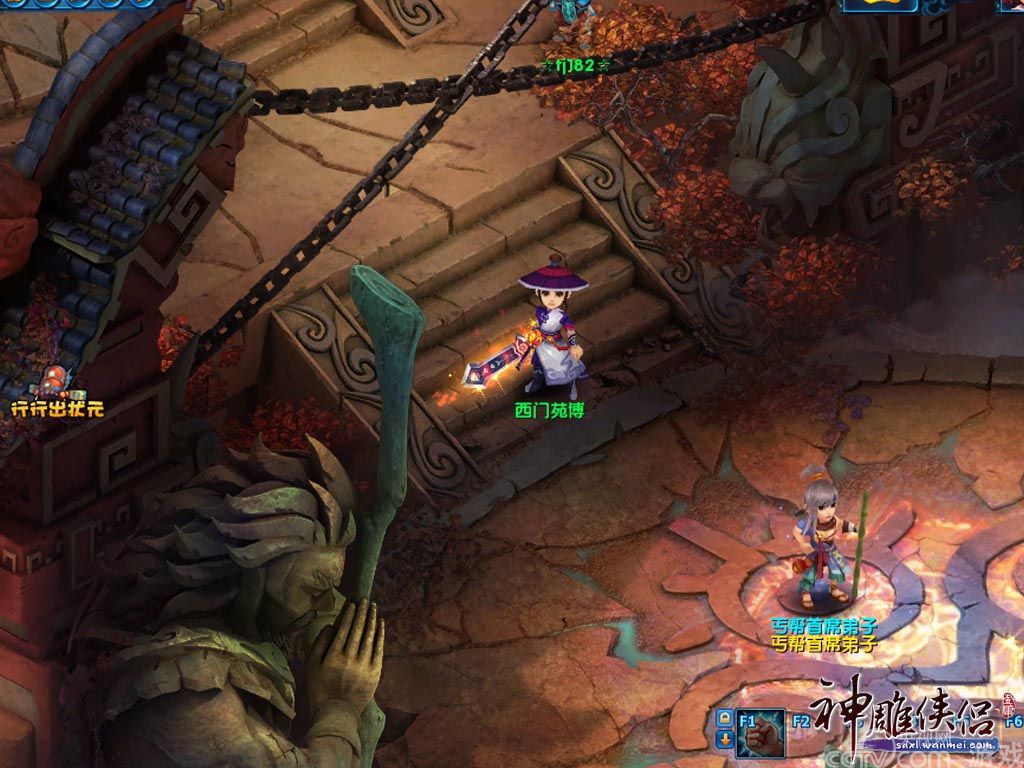Screen dimensions: 1024x768
Task: Toggle the skill bar lock icon
Action: pos(724,719)
